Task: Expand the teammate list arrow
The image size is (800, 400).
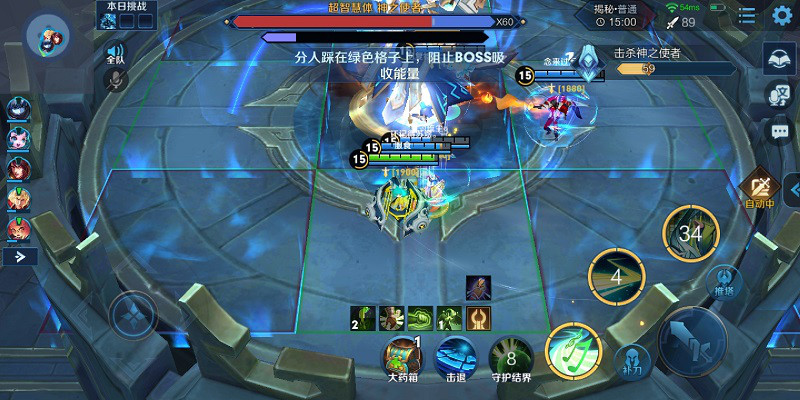Action: pos(20,256)
